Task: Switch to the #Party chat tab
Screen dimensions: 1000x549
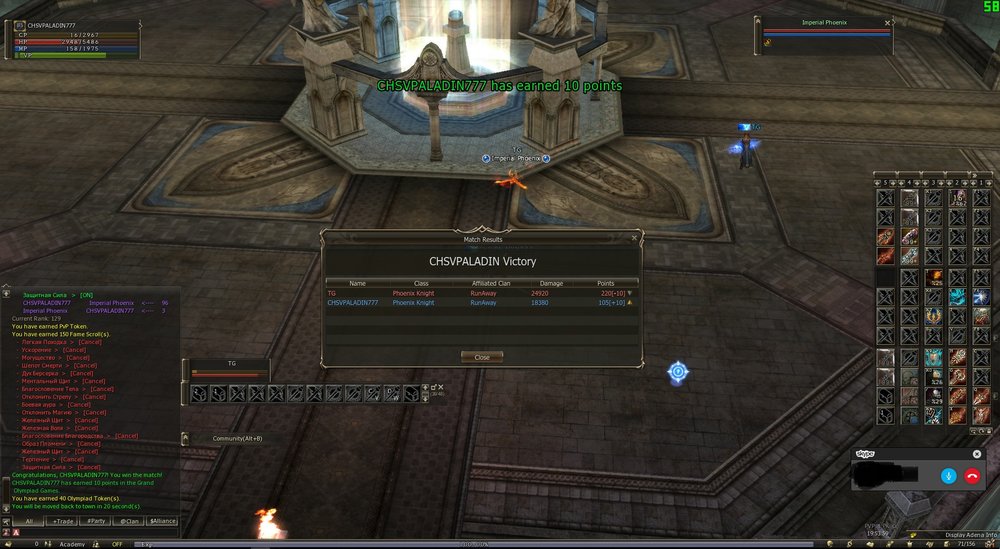Action: click(x=96, y=521)
